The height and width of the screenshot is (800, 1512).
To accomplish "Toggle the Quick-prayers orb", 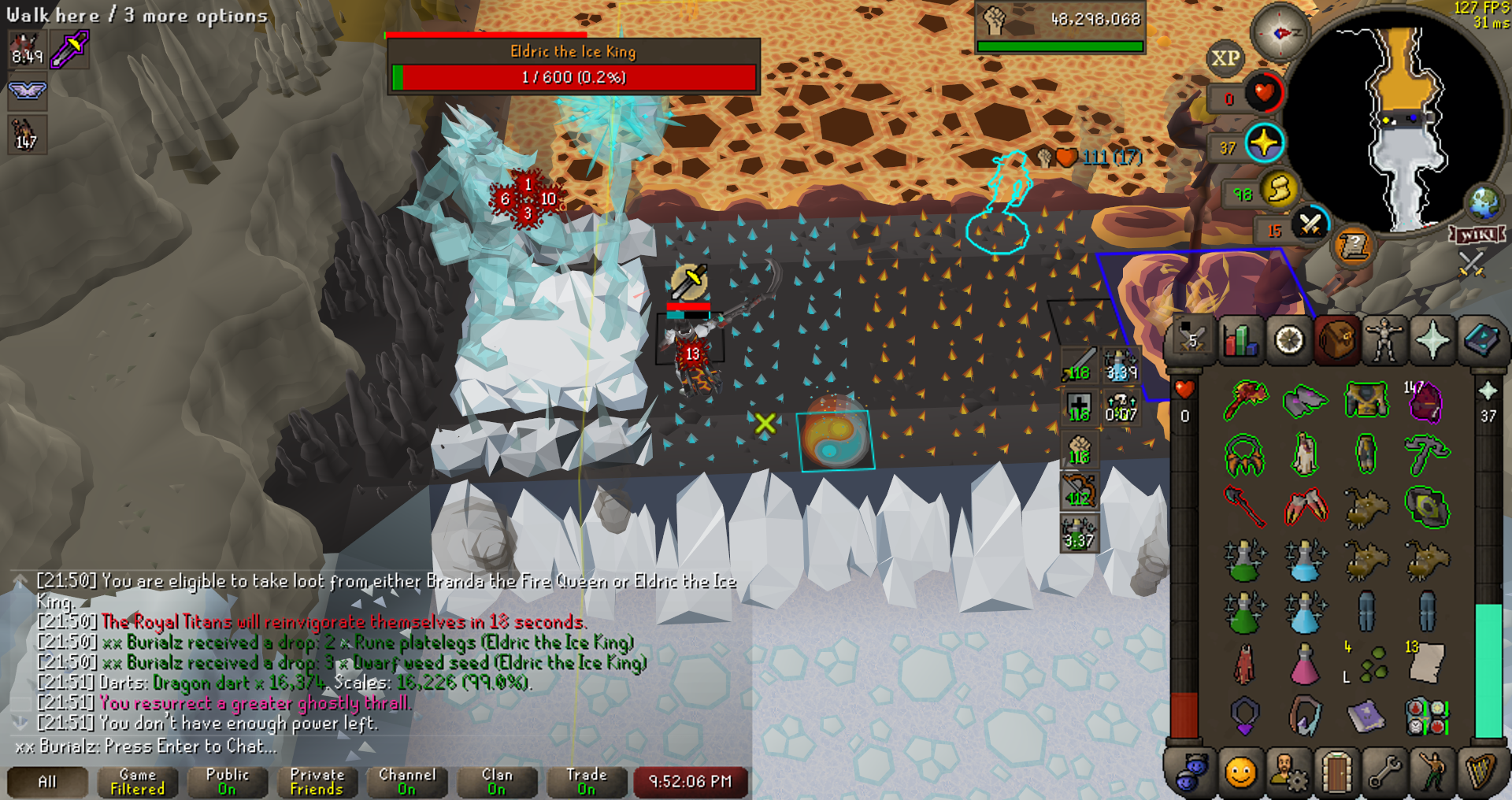I will (1264, 143).
